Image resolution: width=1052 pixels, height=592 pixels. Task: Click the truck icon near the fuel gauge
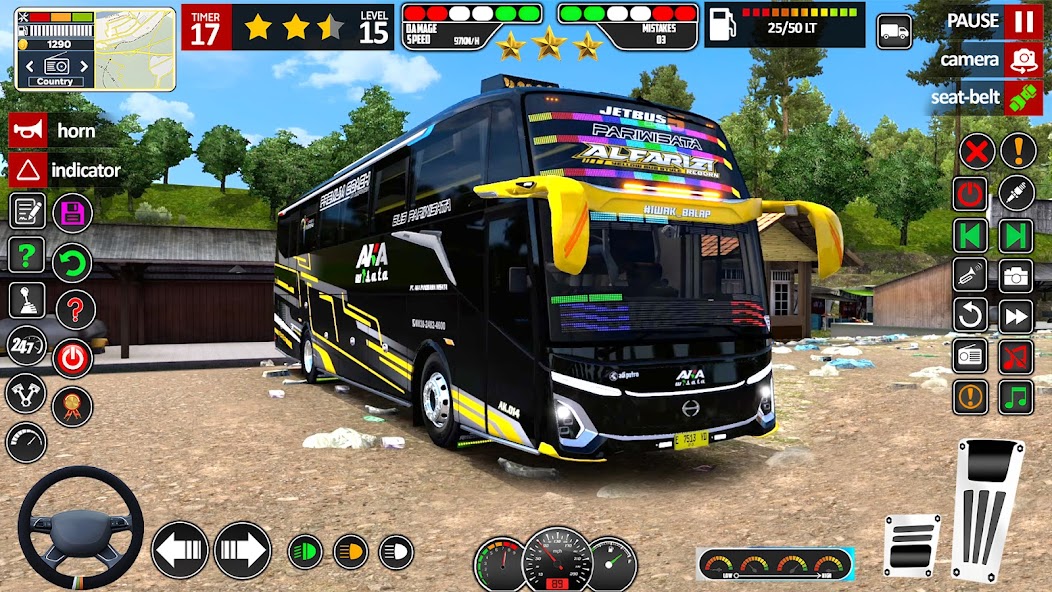pyautogui.click(x=894, y=31)
